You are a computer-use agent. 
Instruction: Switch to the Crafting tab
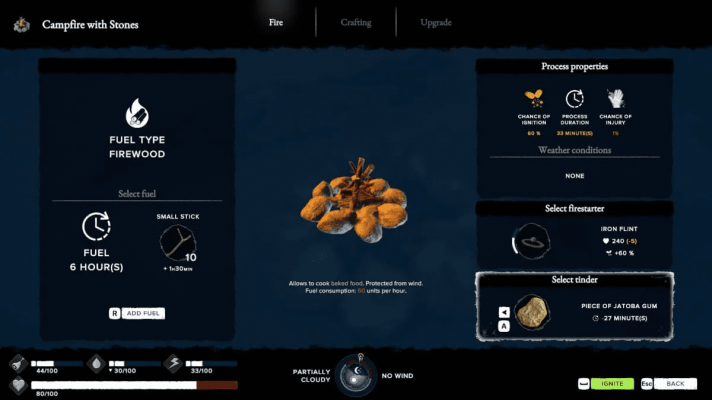(x=355, y=22)
